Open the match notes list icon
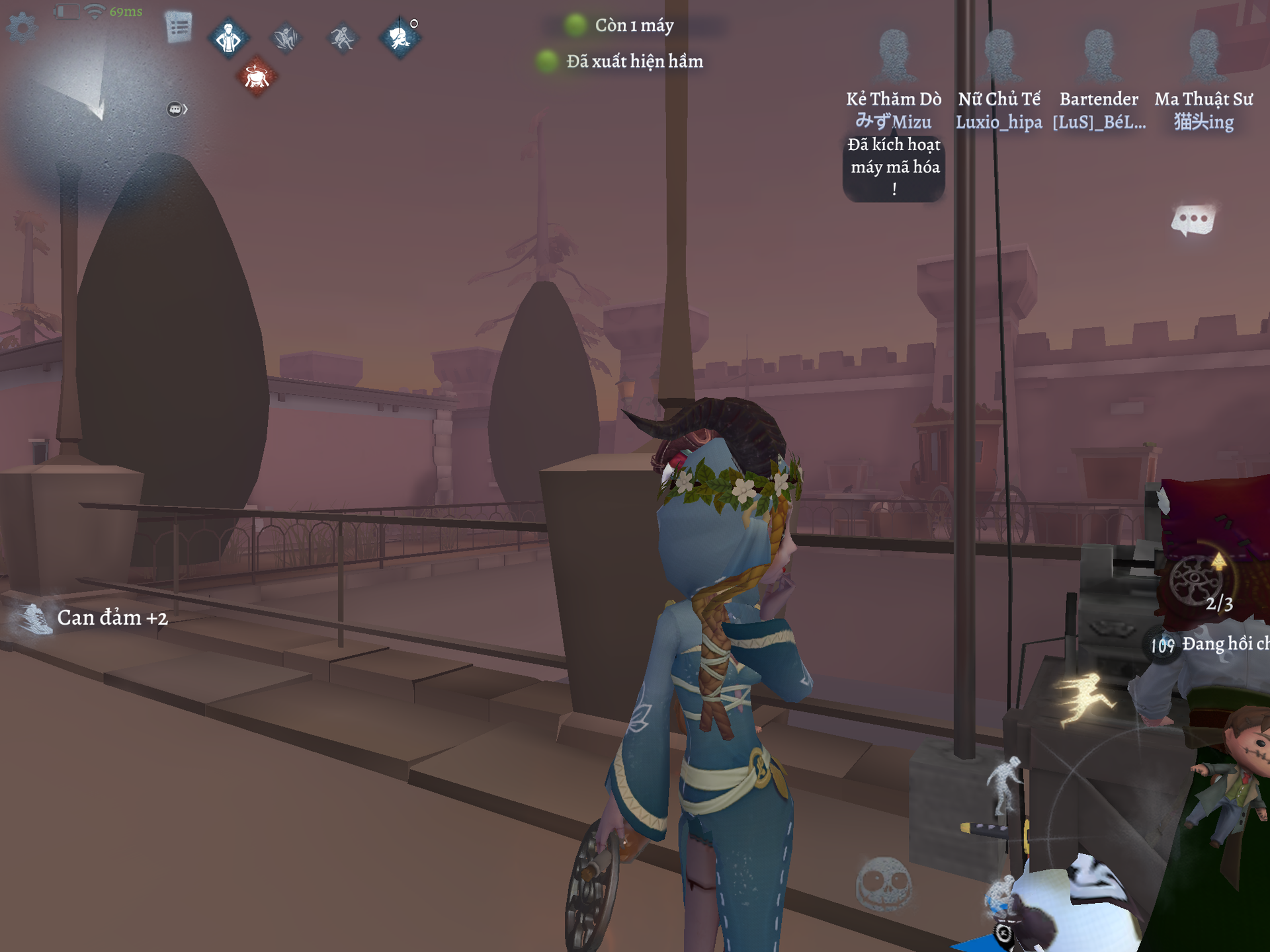 click(x=179, y=28)
